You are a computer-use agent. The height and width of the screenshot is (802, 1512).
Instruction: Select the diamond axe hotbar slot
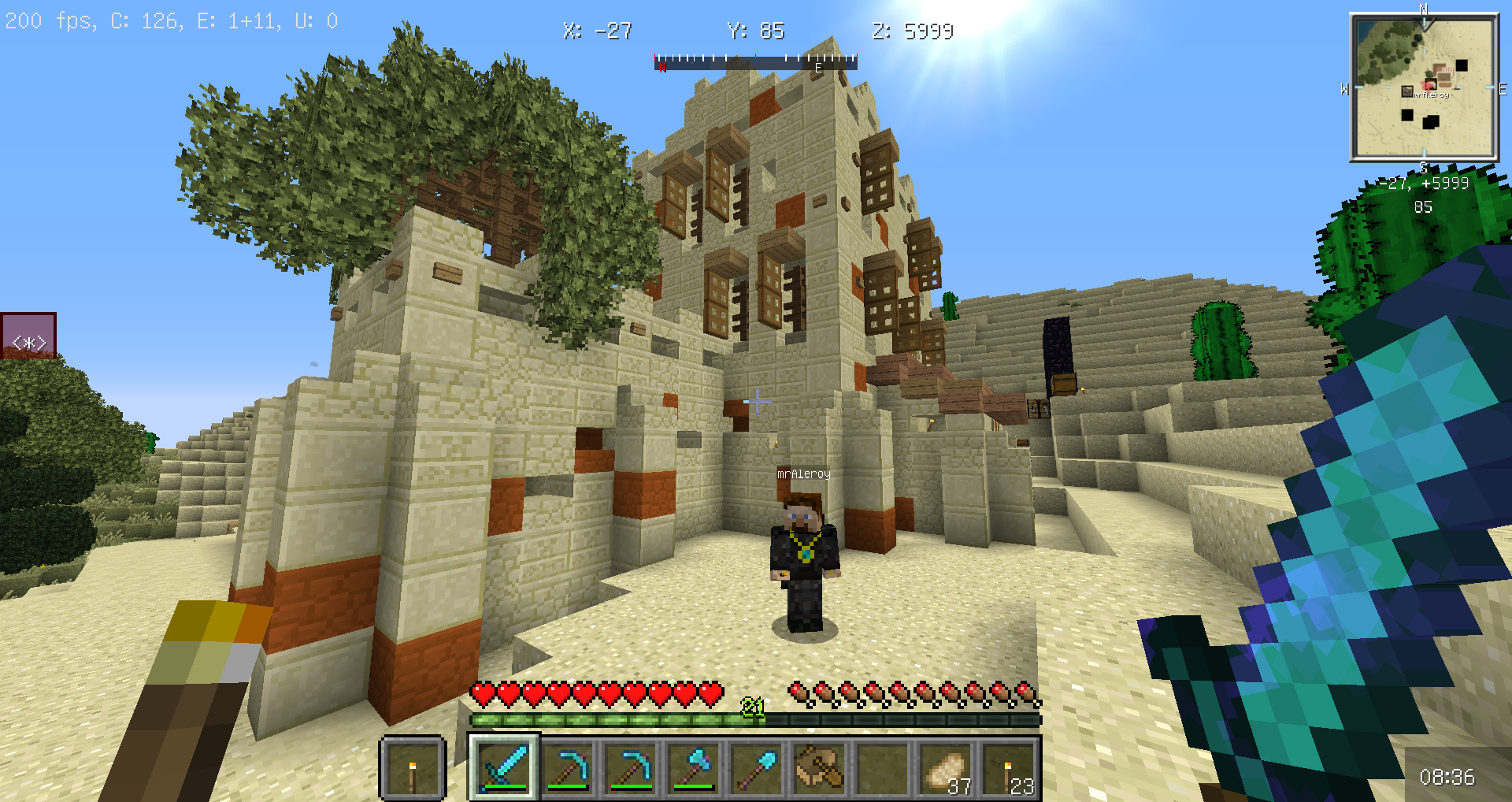pos(693,767)
